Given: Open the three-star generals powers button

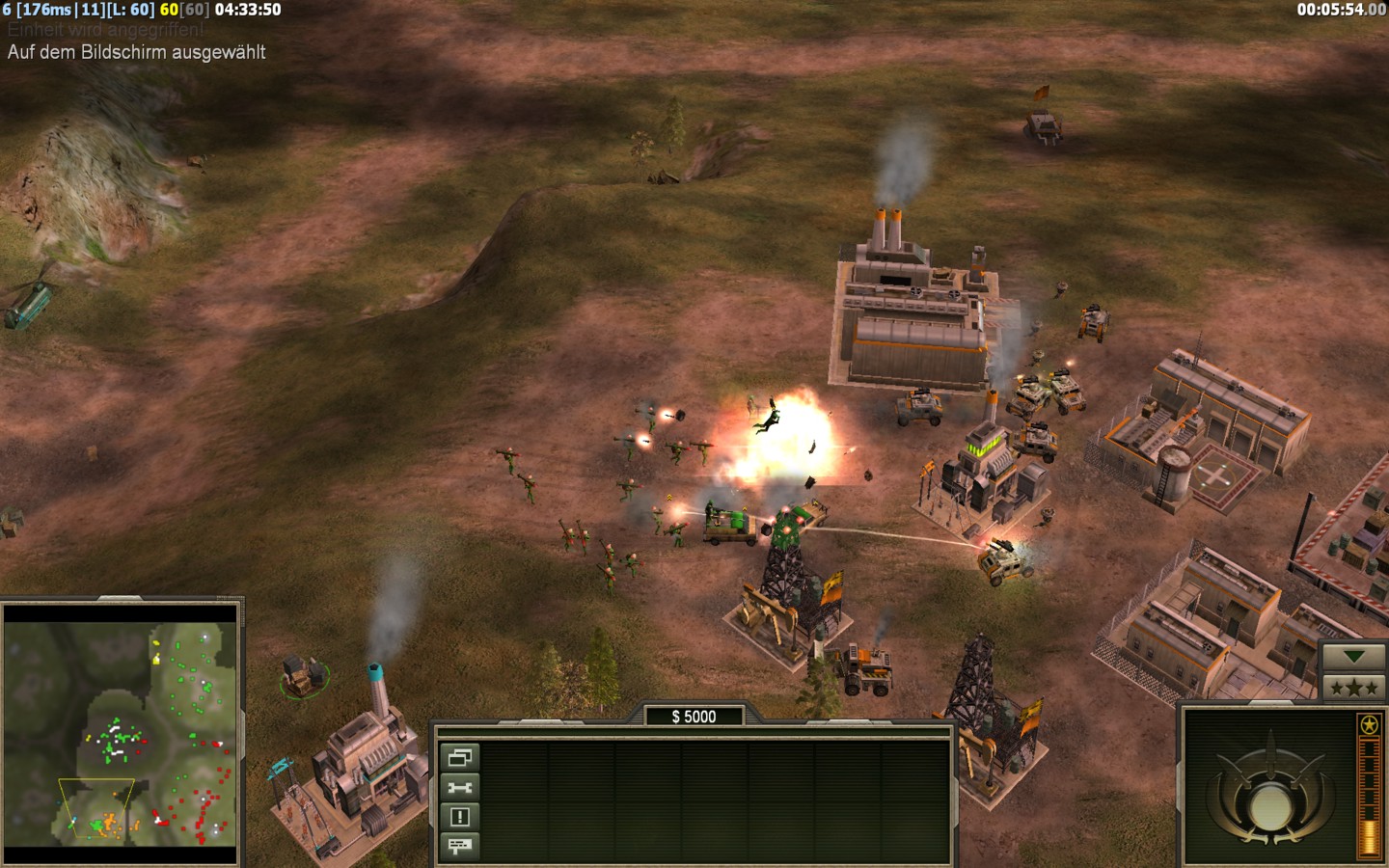Looking at the screenshot, I should [1354, 688].
